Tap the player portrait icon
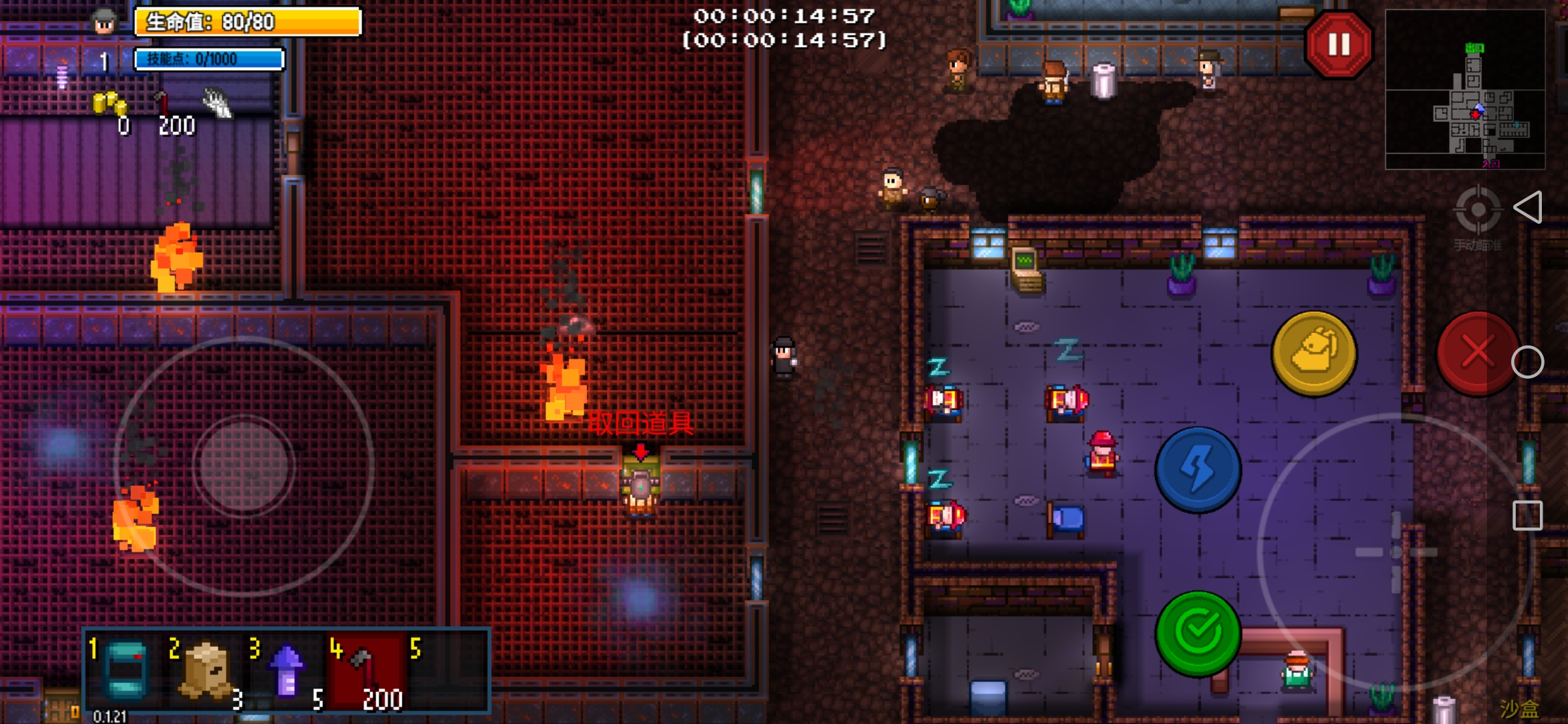This screenshot has height=724, width=1568. [x=104, y=23]
